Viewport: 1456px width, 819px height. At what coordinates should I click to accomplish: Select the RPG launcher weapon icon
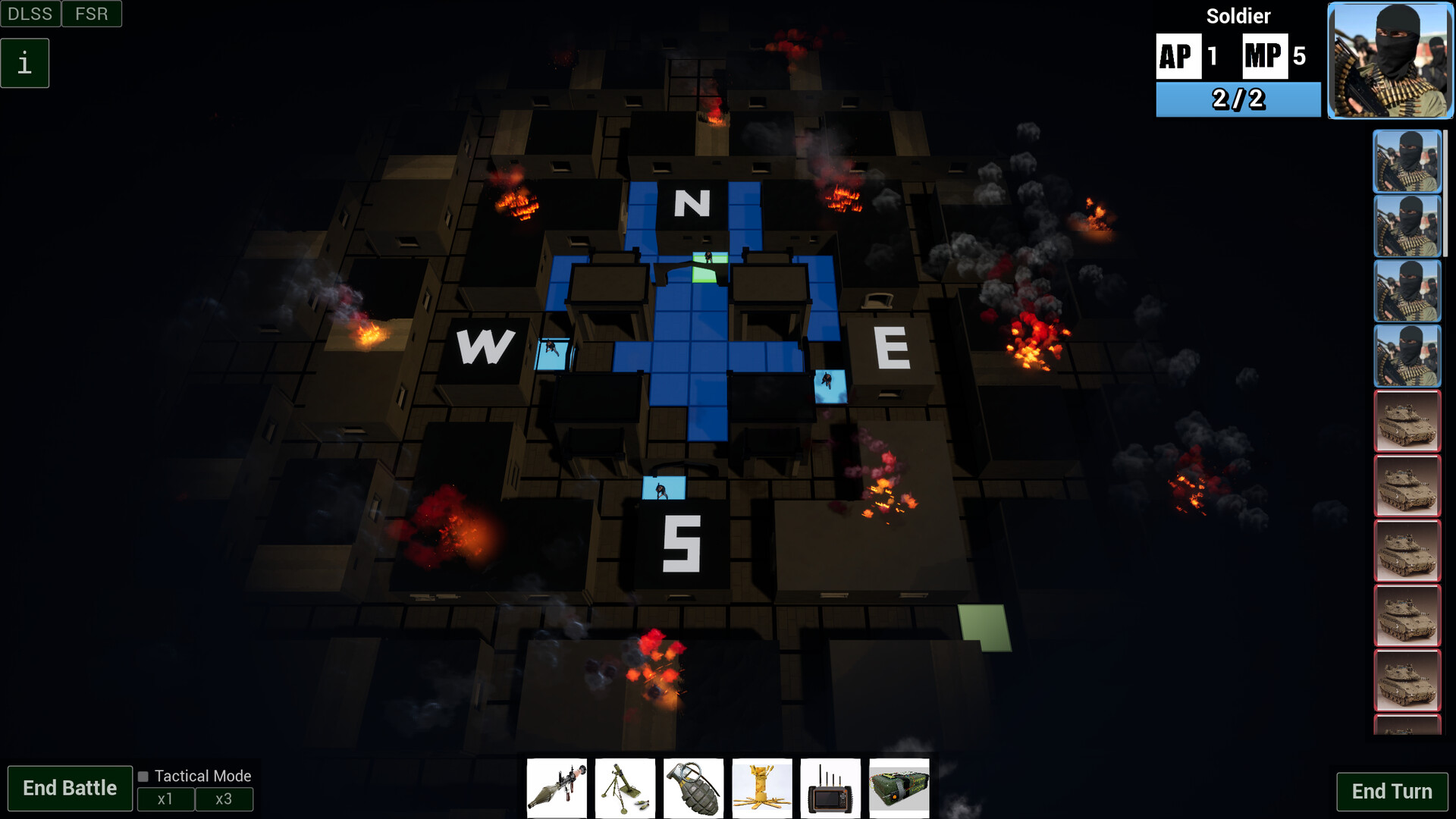point(557,788)
